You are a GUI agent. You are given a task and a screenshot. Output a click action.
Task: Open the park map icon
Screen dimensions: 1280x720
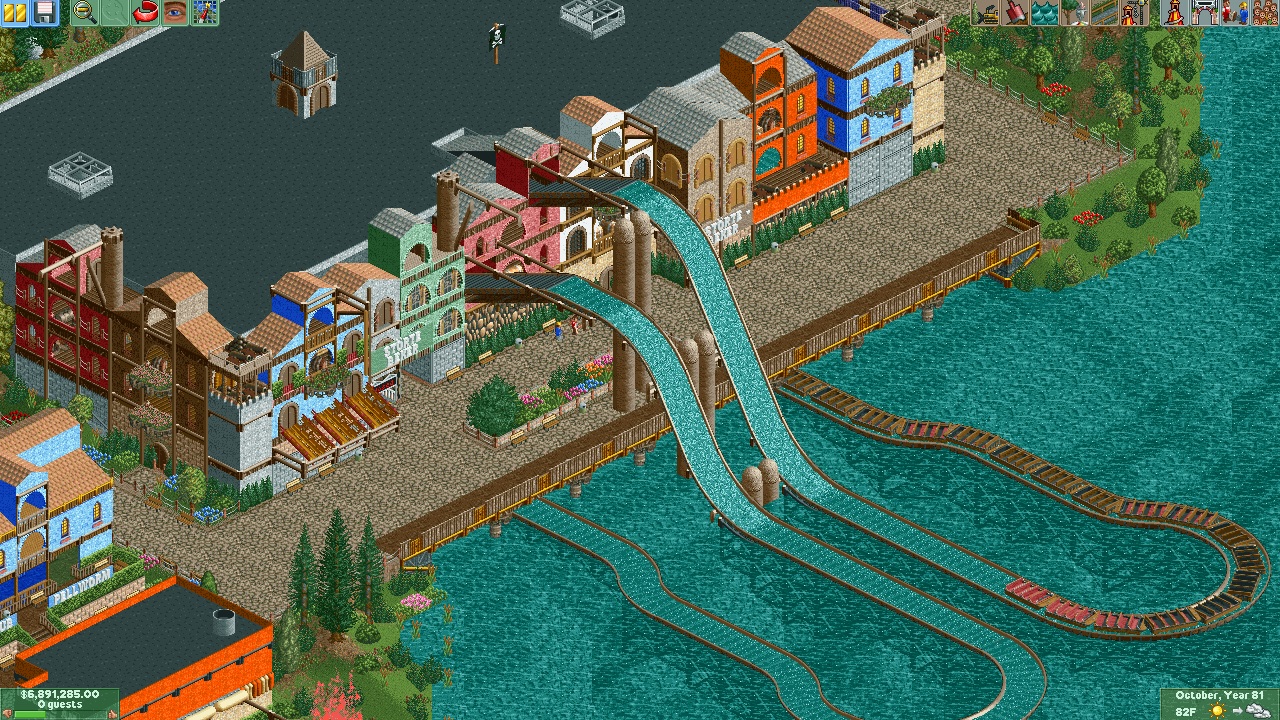pyautogui.click(x=204, y=12)
